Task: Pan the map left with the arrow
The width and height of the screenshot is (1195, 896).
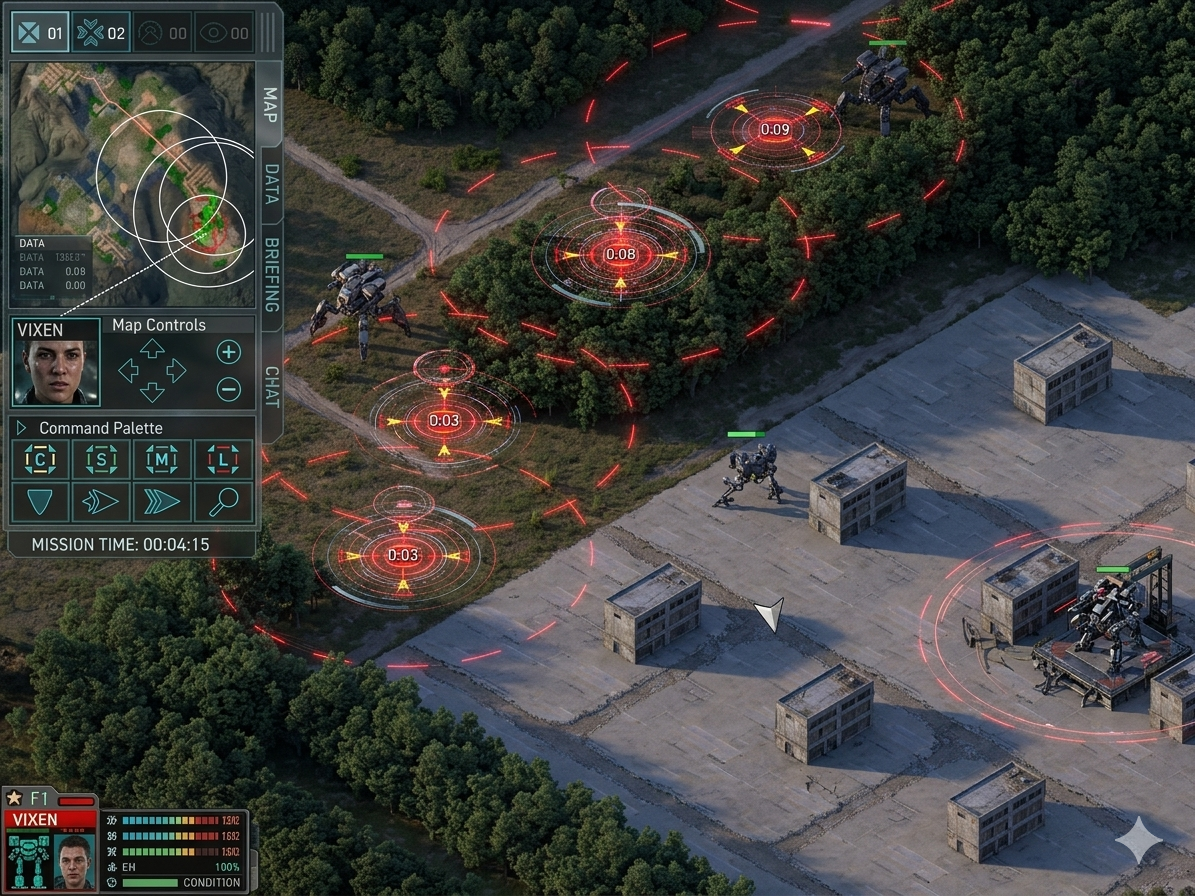Action: (x=129, y=370)
